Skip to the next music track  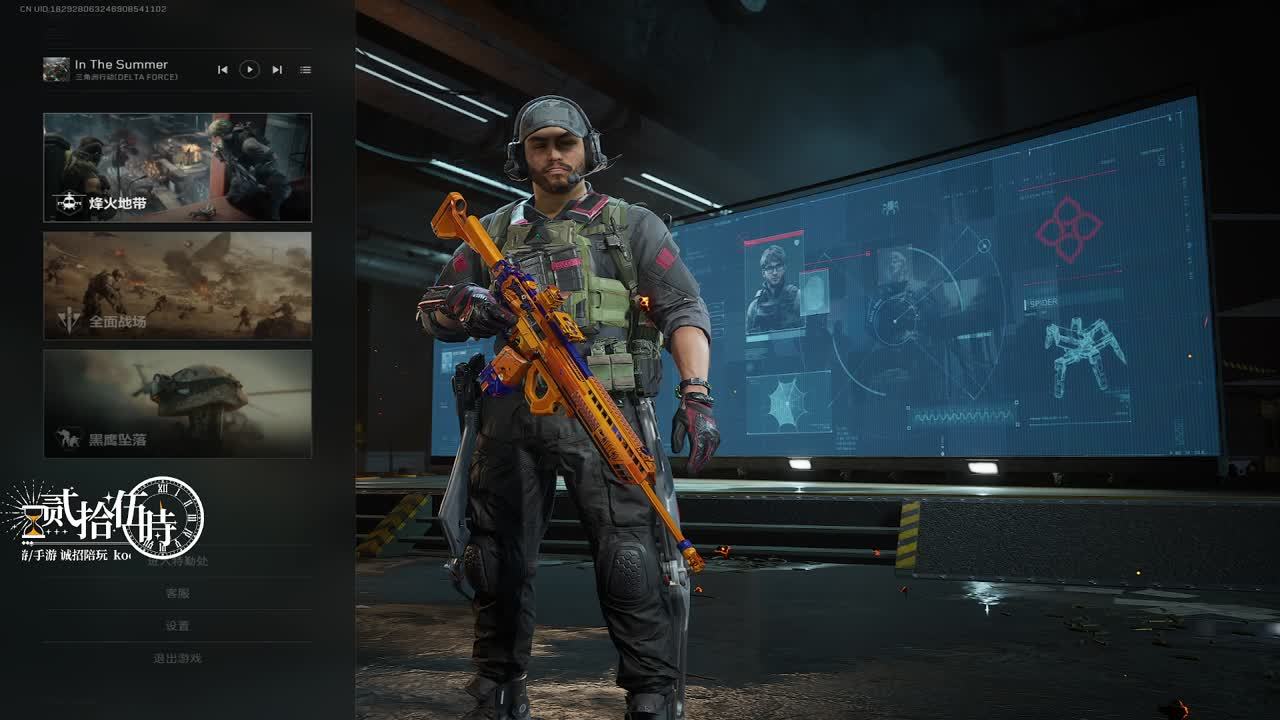coord(277,69)
